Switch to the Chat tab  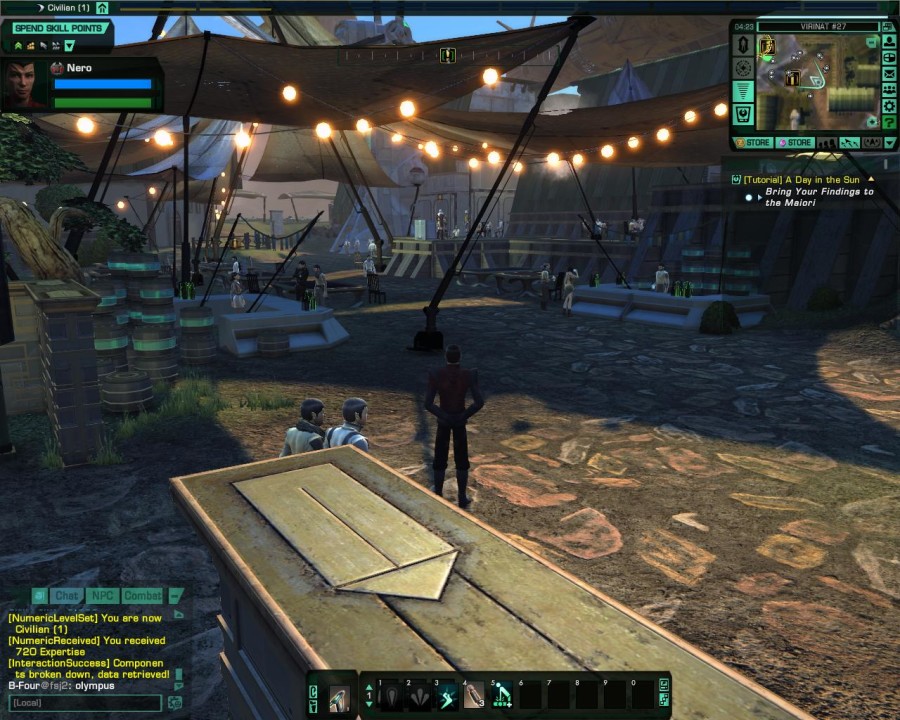(66, 596)
